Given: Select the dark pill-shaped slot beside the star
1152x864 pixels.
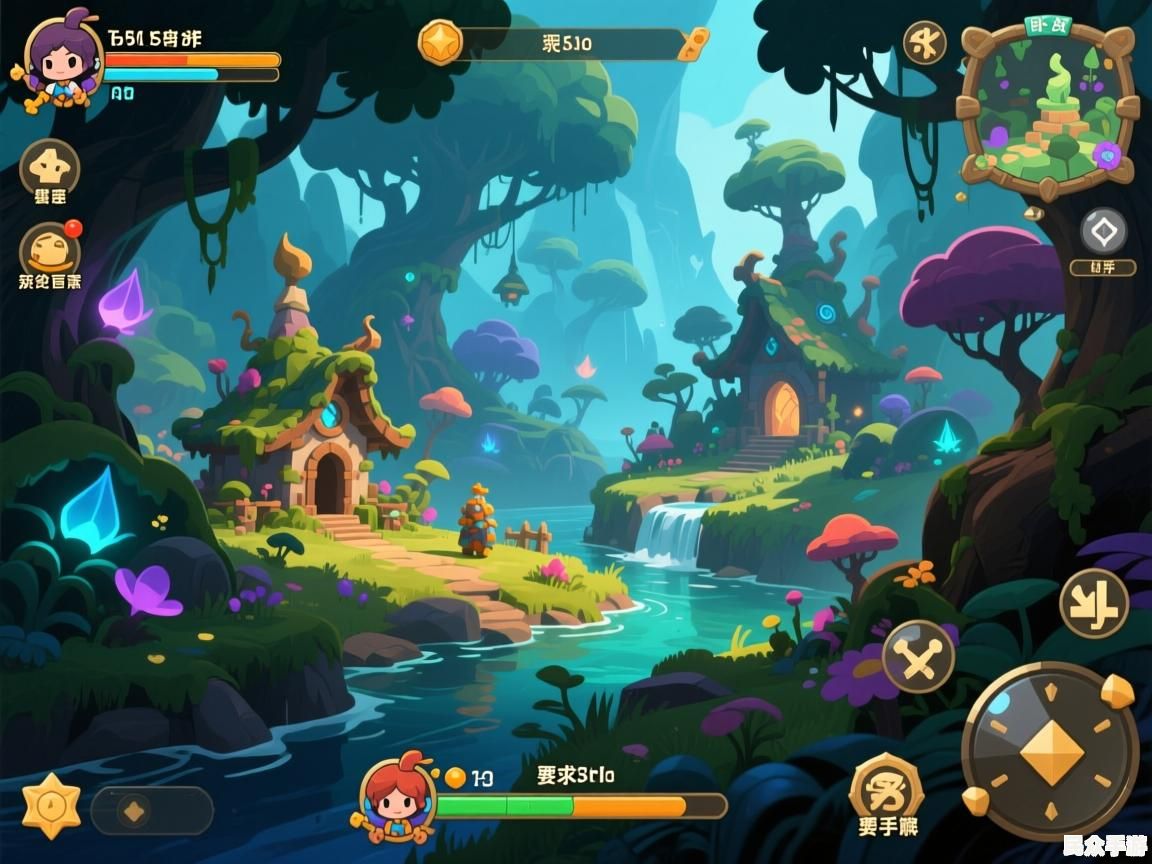Looking at the screenshot, I should pyautogui.click(x=152, y=810).
